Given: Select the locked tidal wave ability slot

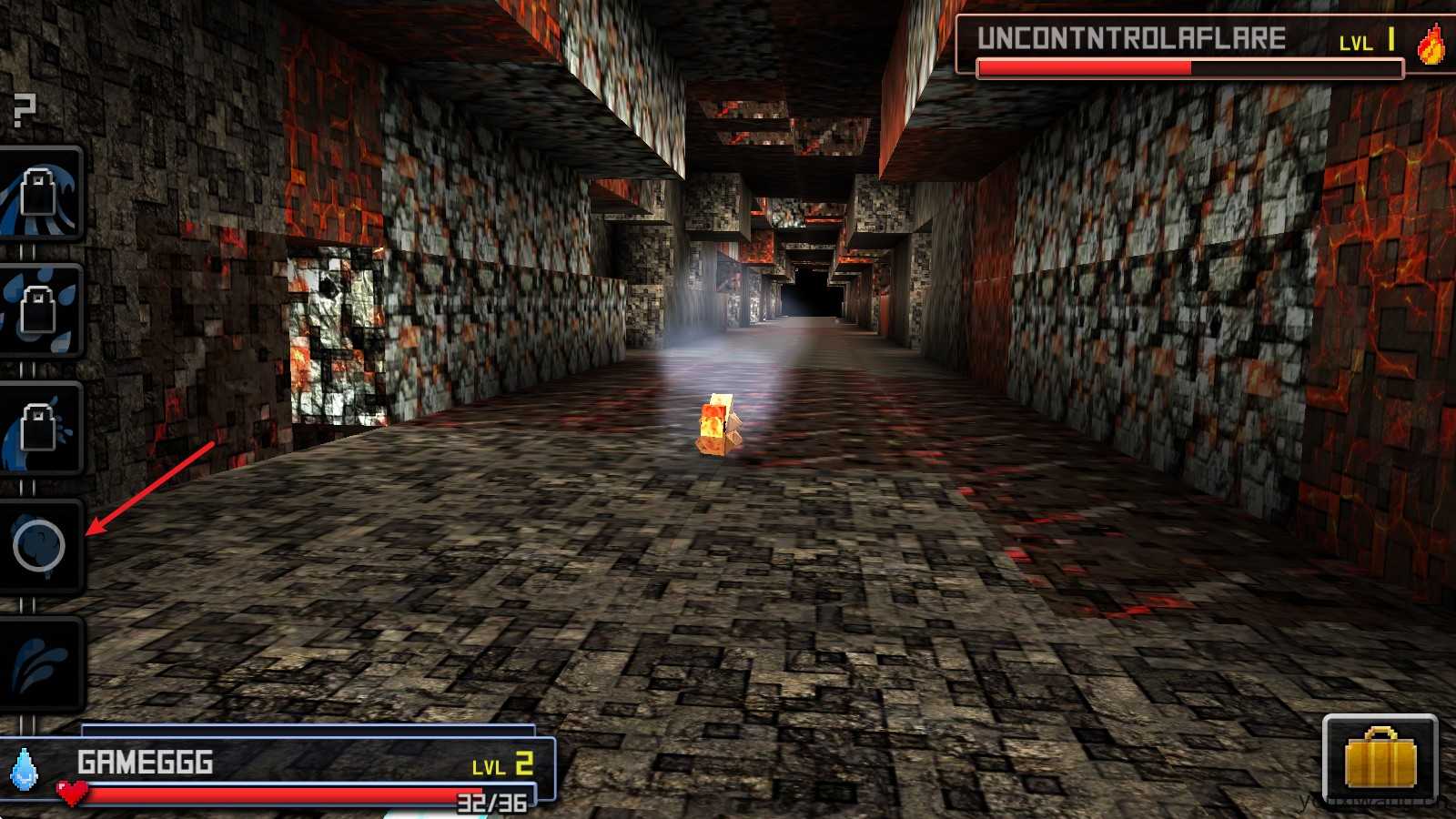Looking at the screenshot, I should (x=41, y=194).
